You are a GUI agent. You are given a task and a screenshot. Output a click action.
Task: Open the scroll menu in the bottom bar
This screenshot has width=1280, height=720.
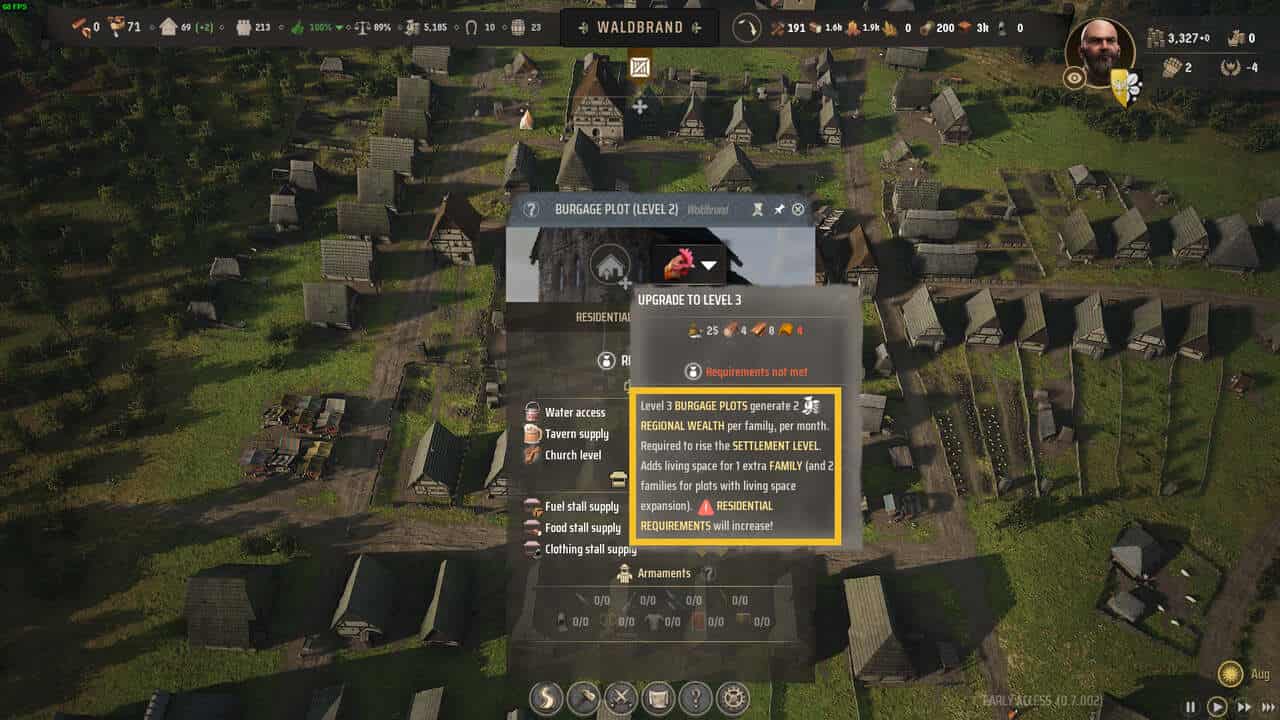point(658,697)
